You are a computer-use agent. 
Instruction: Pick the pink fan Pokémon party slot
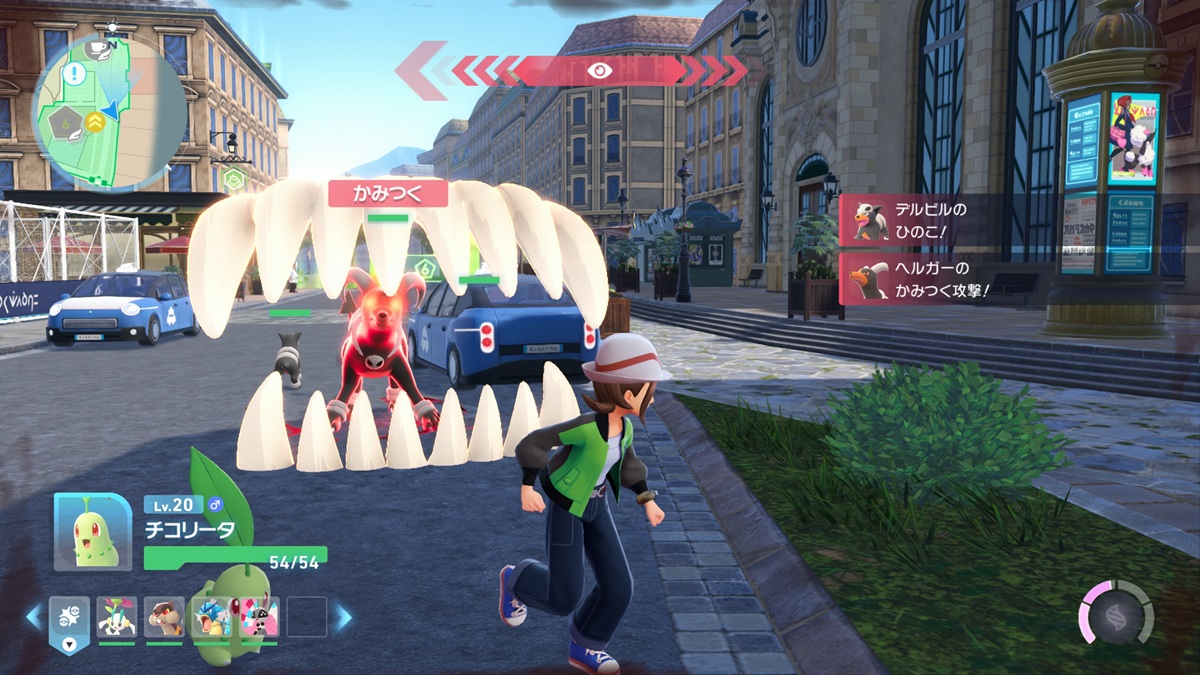pos(258,618)
